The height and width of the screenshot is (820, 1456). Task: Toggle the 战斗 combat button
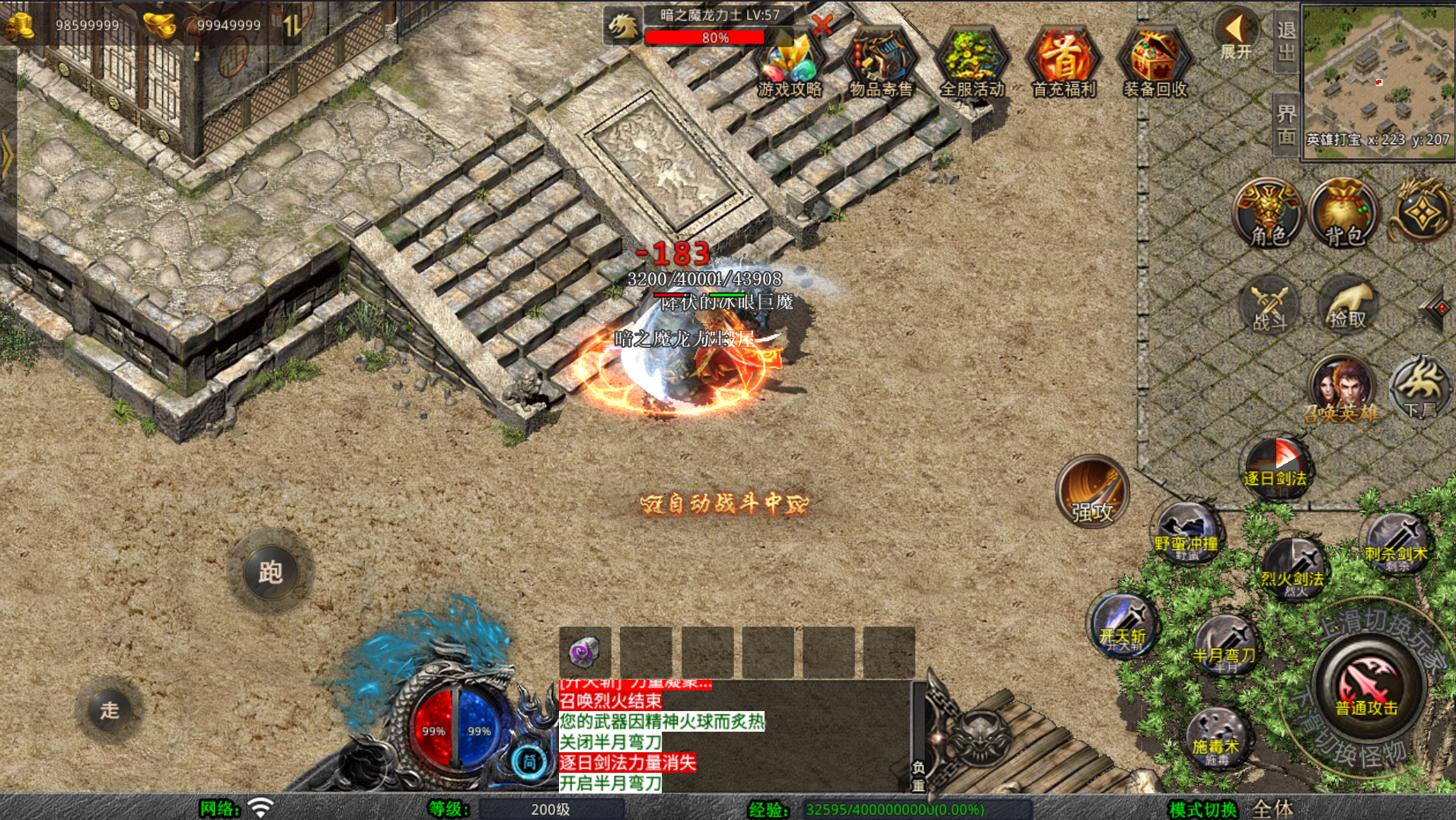click(x=1269, y=308)
